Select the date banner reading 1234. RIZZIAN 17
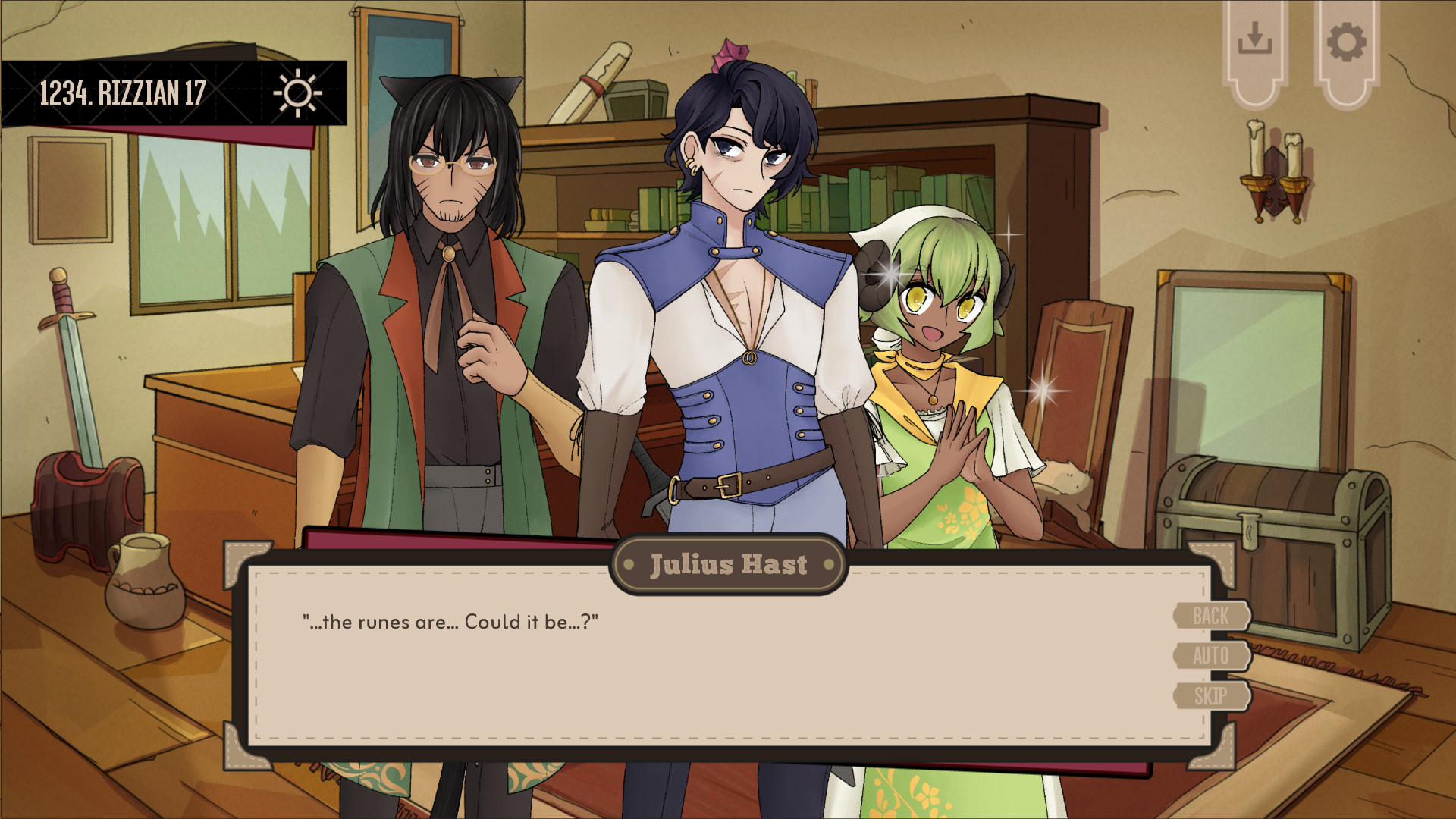Viewport: 1456px width, 819px height. tap(121, 93)
